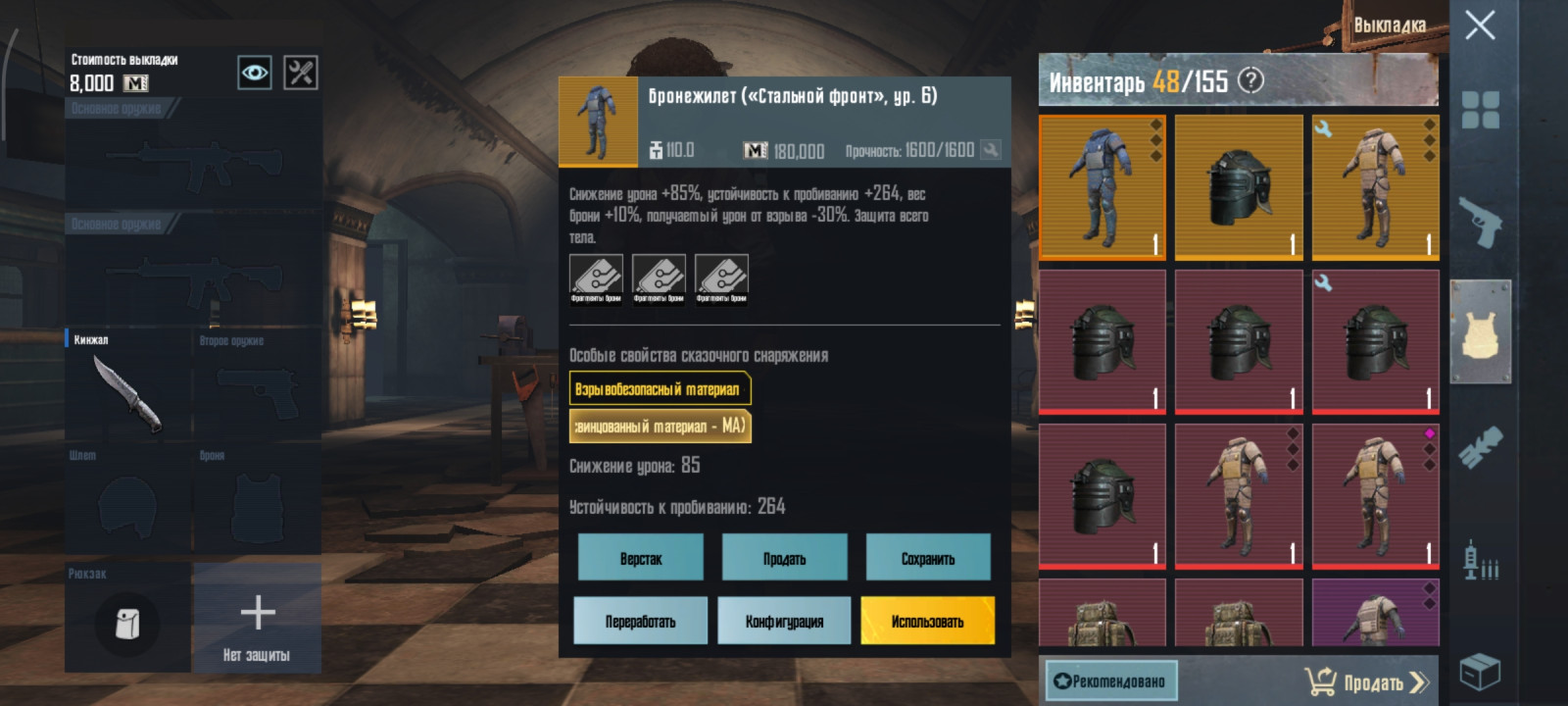Open the Конфигурация option
This screenshot has width=1568, height=706.
784,621
